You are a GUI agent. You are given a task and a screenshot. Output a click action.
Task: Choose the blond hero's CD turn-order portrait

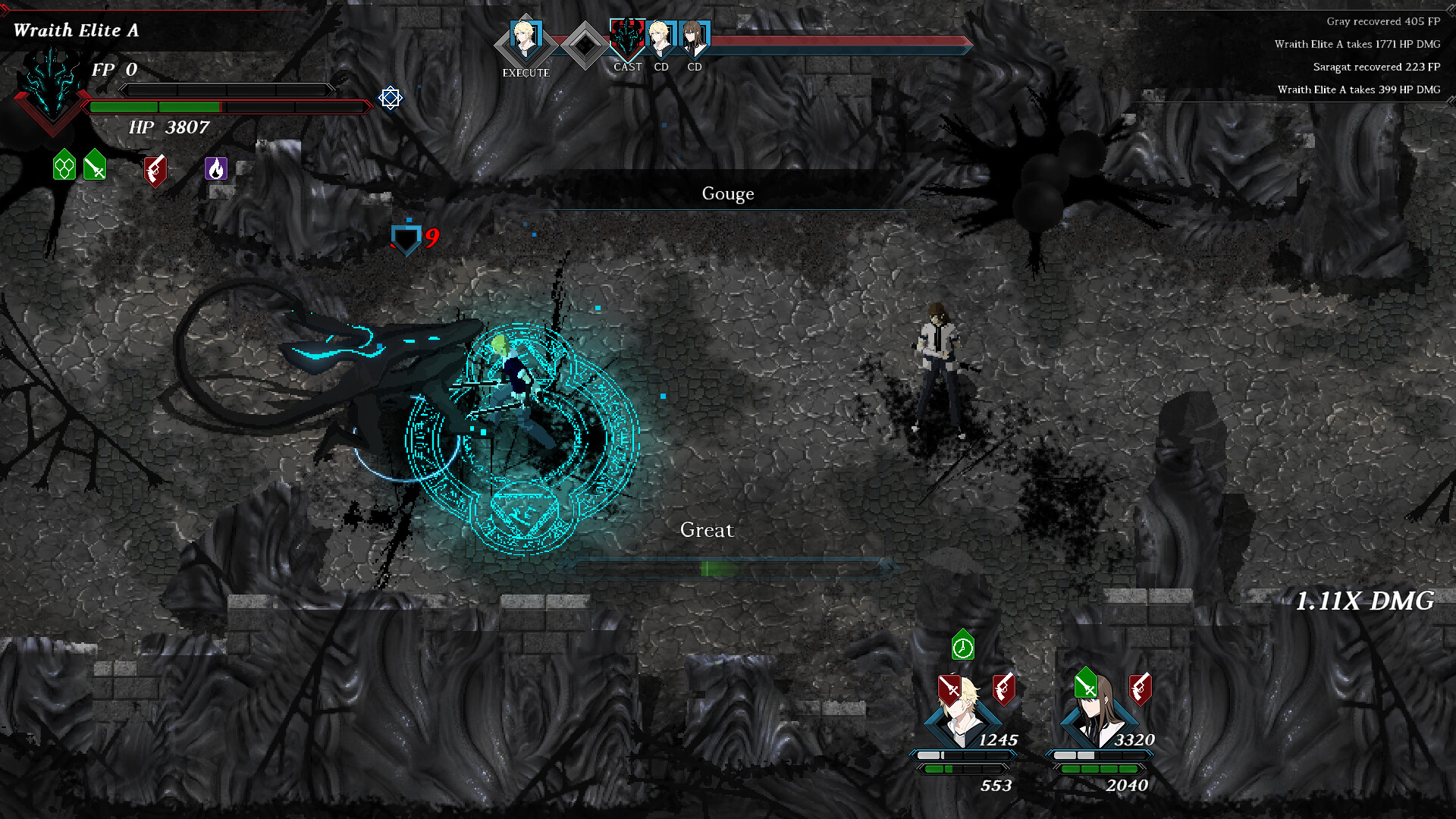[661, 39]
